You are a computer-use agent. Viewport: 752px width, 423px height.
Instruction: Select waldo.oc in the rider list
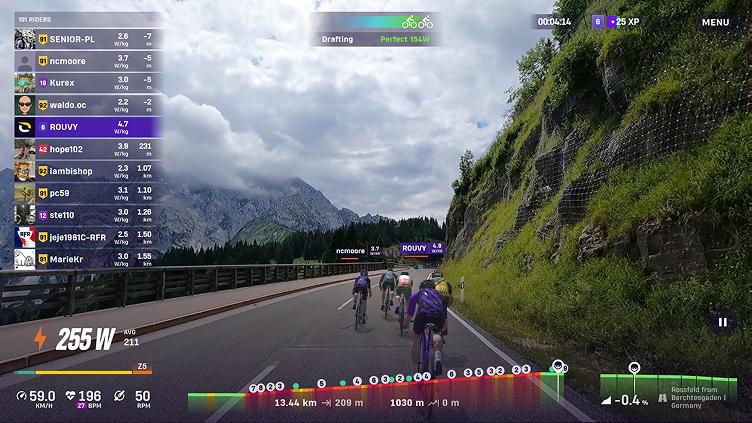87,105
